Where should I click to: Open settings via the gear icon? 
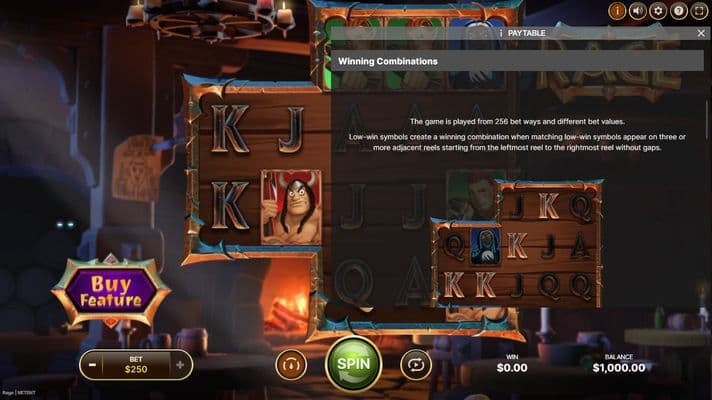pos(658,11)
